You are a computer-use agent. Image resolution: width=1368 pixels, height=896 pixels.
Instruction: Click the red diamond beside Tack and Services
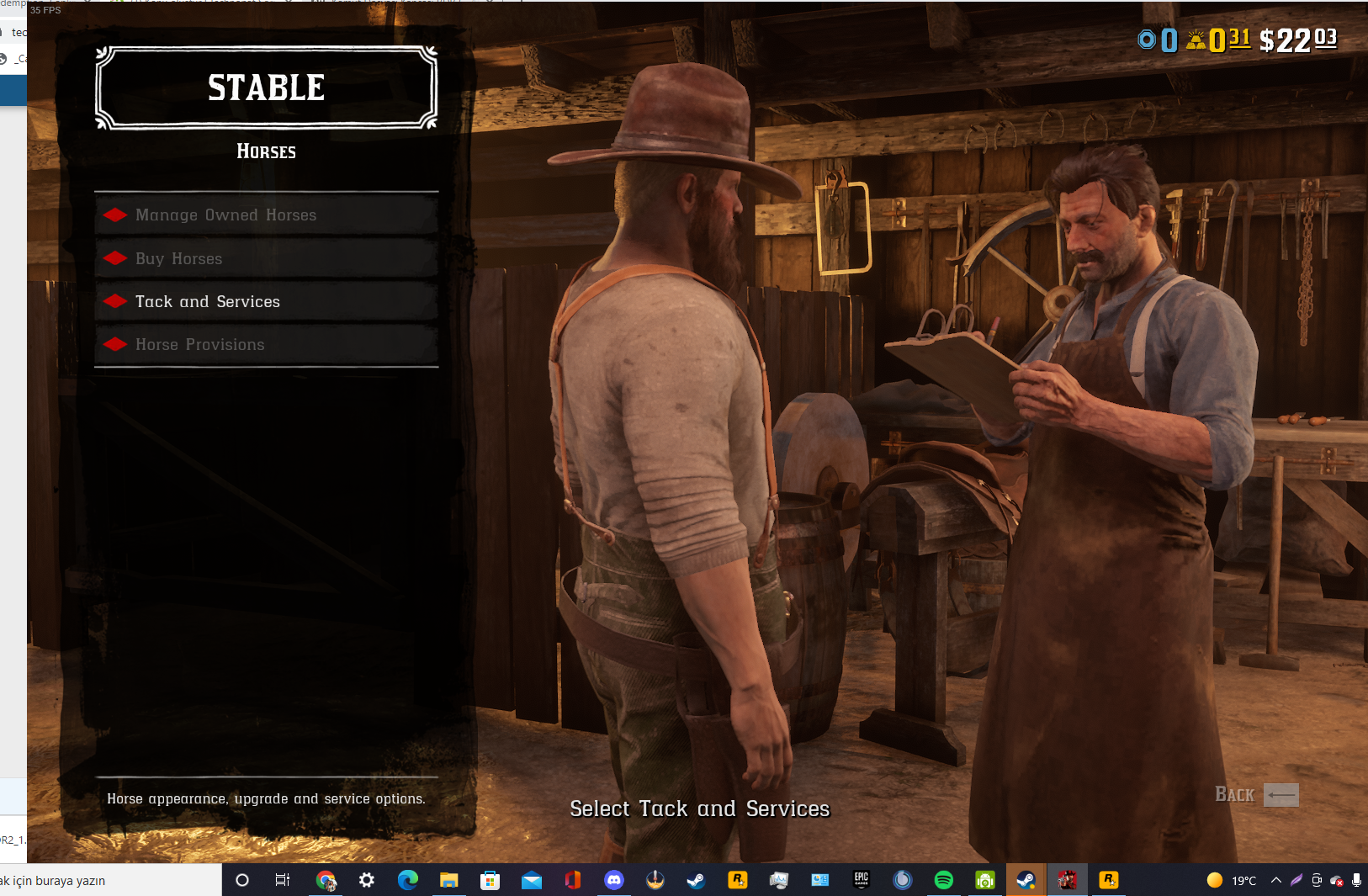click(115, 300)
